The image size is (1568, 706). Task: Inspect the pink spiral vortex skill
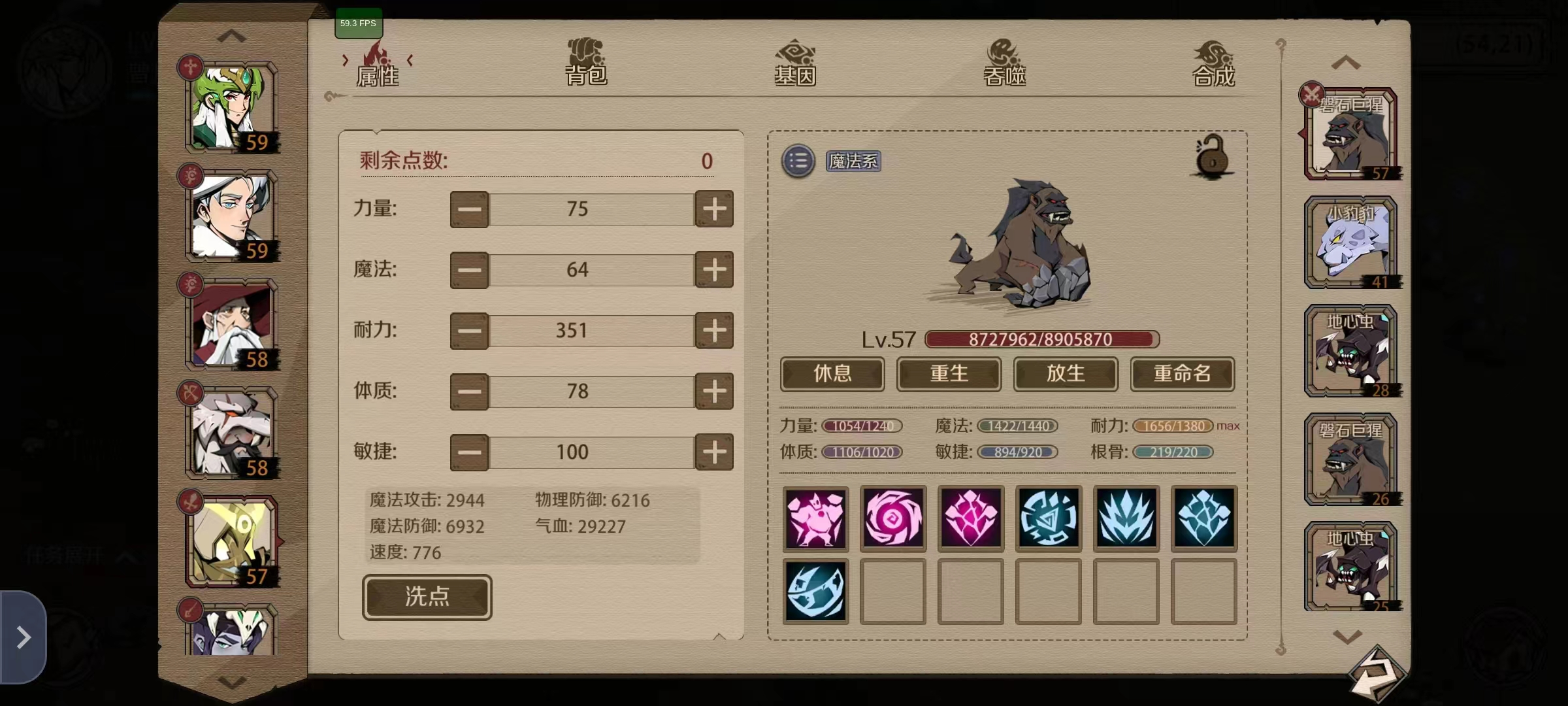[892, 519]
